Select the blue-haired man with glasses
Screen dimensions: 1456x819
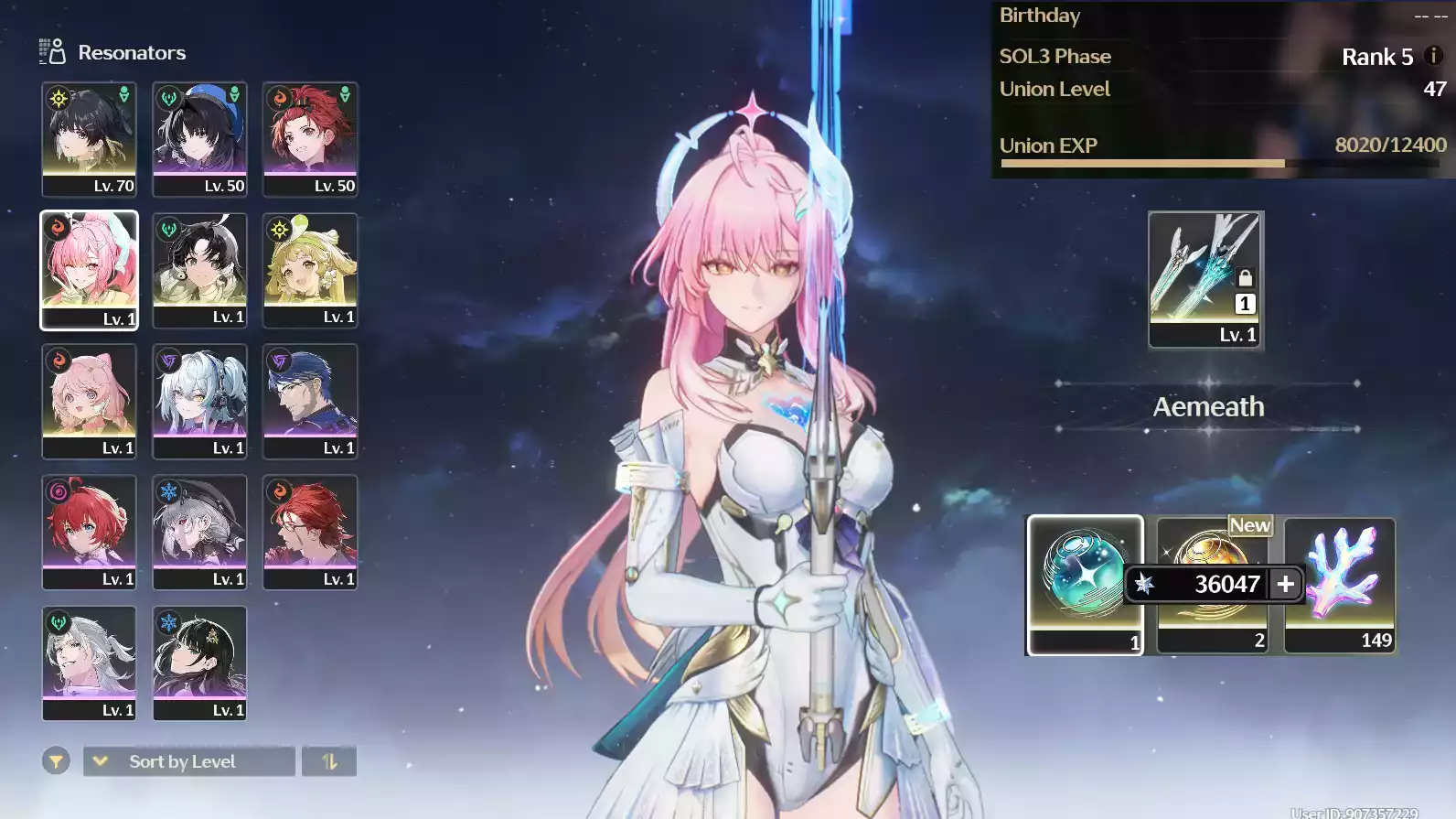click(310, 401)
